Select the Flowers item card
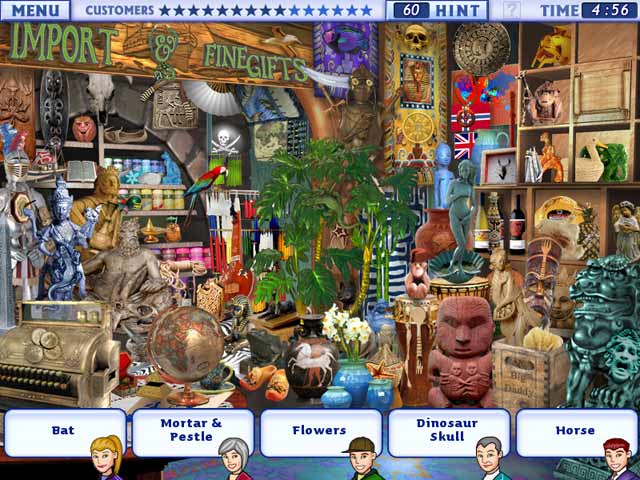The width and height of the screenshot is (640, 480). (320, 431)
